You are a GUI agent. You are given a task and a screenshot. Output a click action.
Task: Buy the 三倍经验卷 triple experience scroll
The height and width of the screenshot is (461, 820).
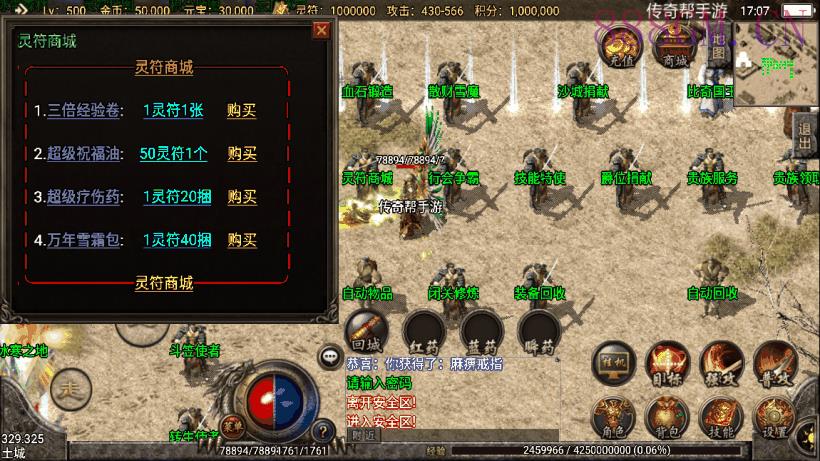coord(241,111)
